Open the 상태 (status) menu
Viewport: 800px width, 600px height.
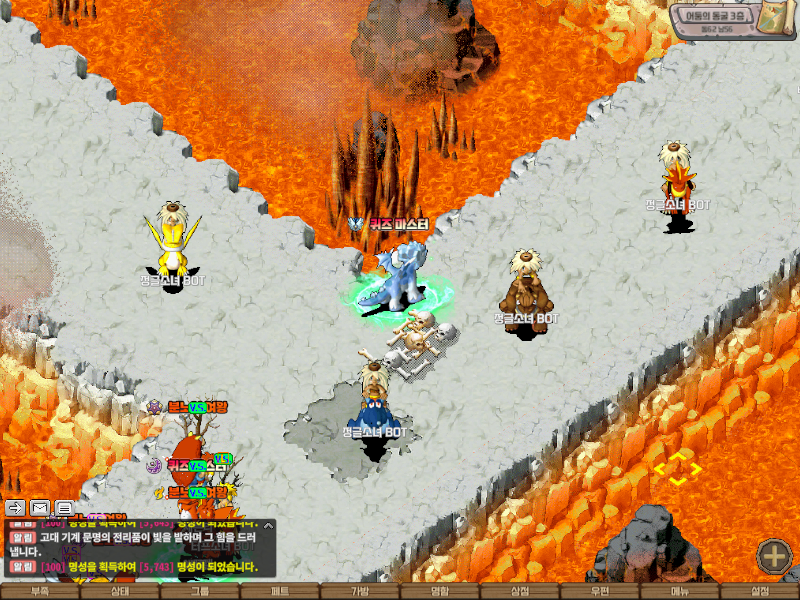click(120, 592)
